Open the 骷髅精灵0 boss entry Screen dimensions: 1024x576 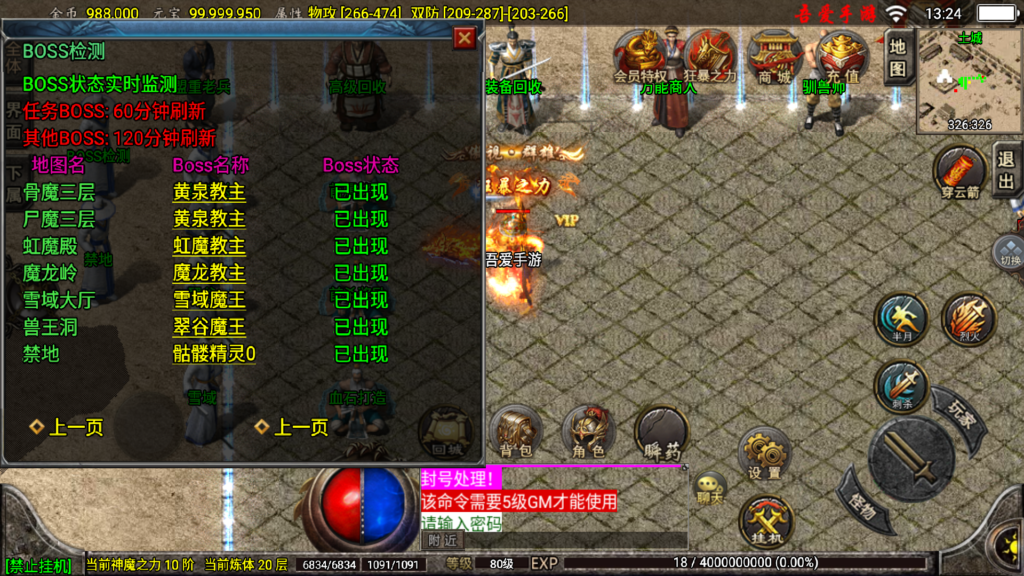214,354
